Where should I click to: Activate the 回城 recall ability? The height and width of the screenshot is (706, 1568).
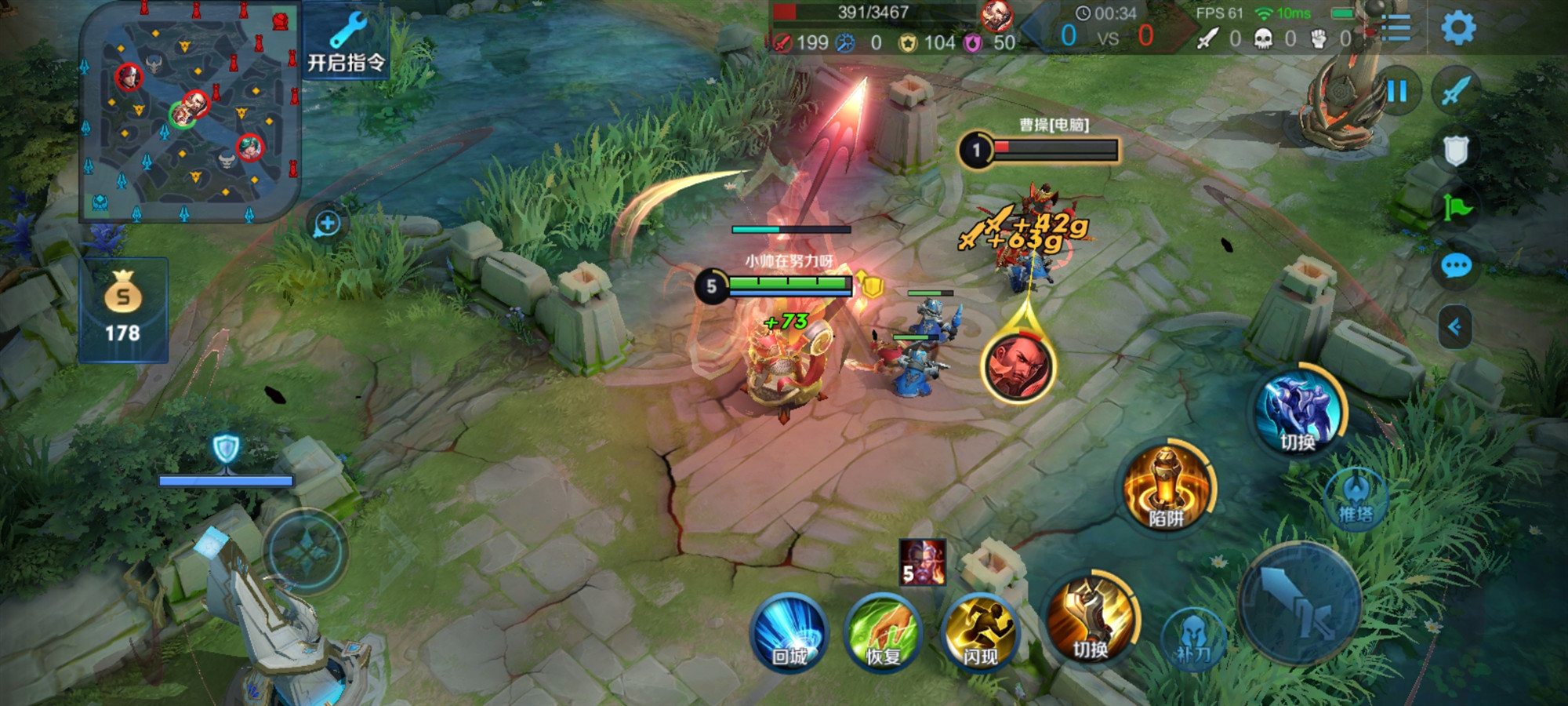pyautogui.click(x=789, y=634)
